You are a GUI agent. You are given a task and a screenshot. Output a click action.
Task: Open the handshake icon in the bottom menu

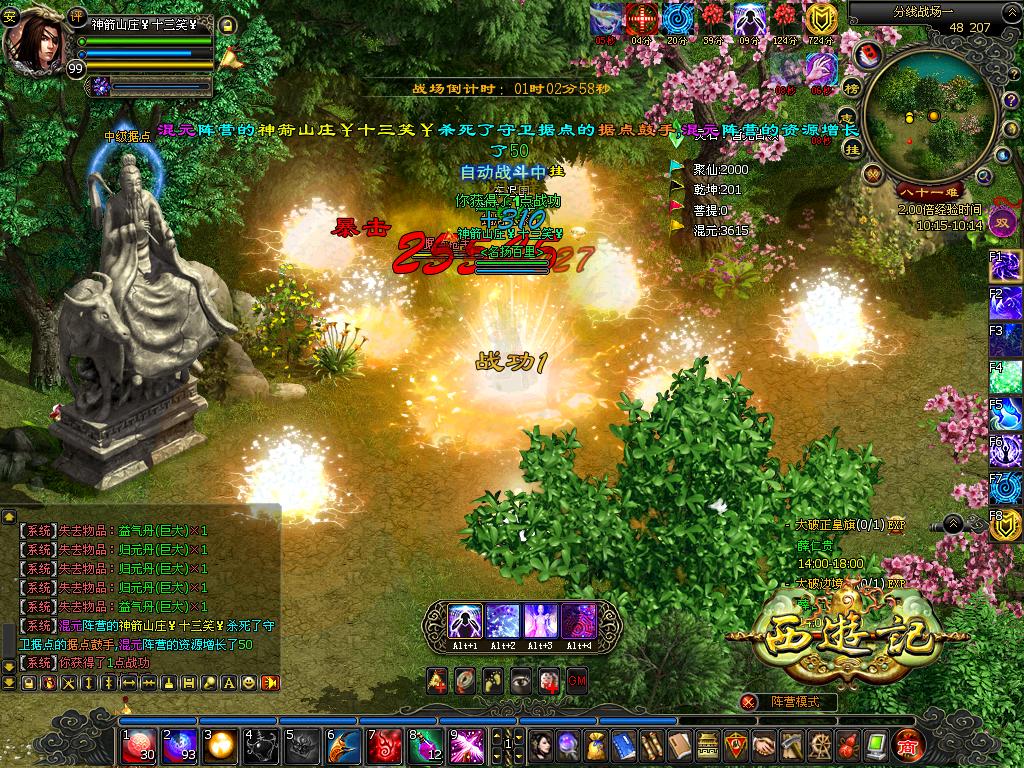click(x=764, y=746)
